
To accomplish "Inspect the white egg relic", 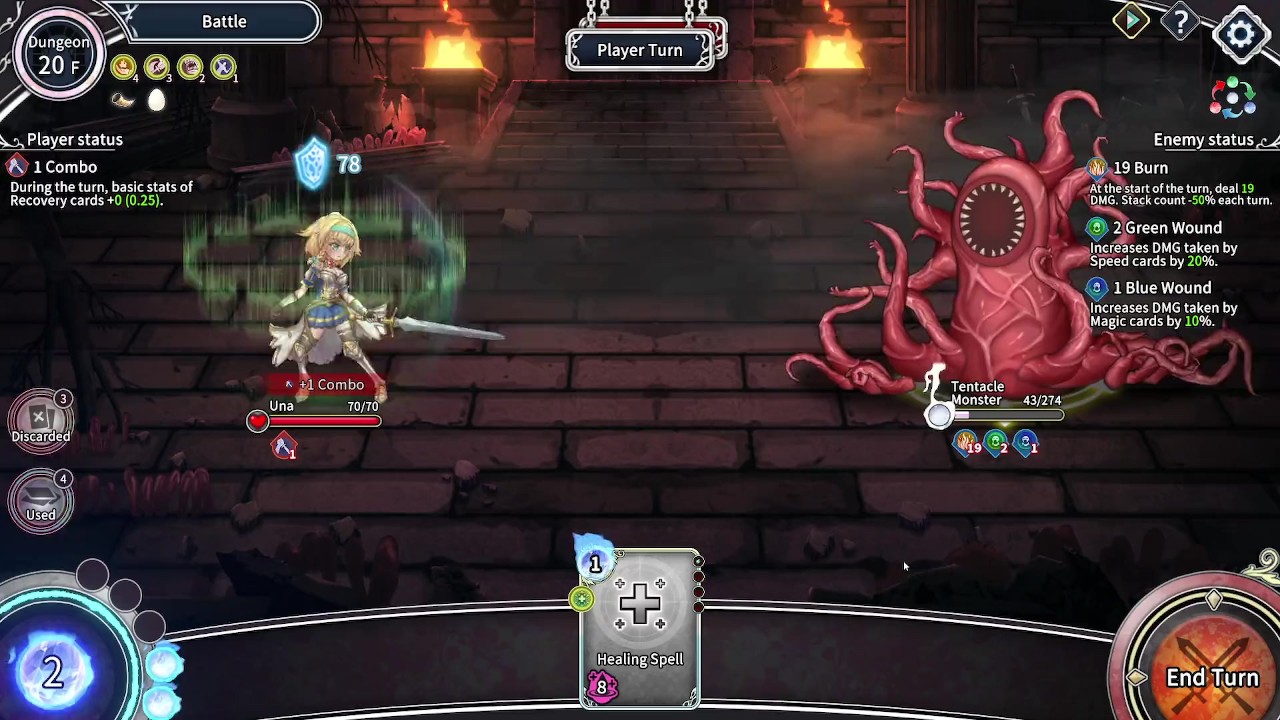I will point(157,100).
